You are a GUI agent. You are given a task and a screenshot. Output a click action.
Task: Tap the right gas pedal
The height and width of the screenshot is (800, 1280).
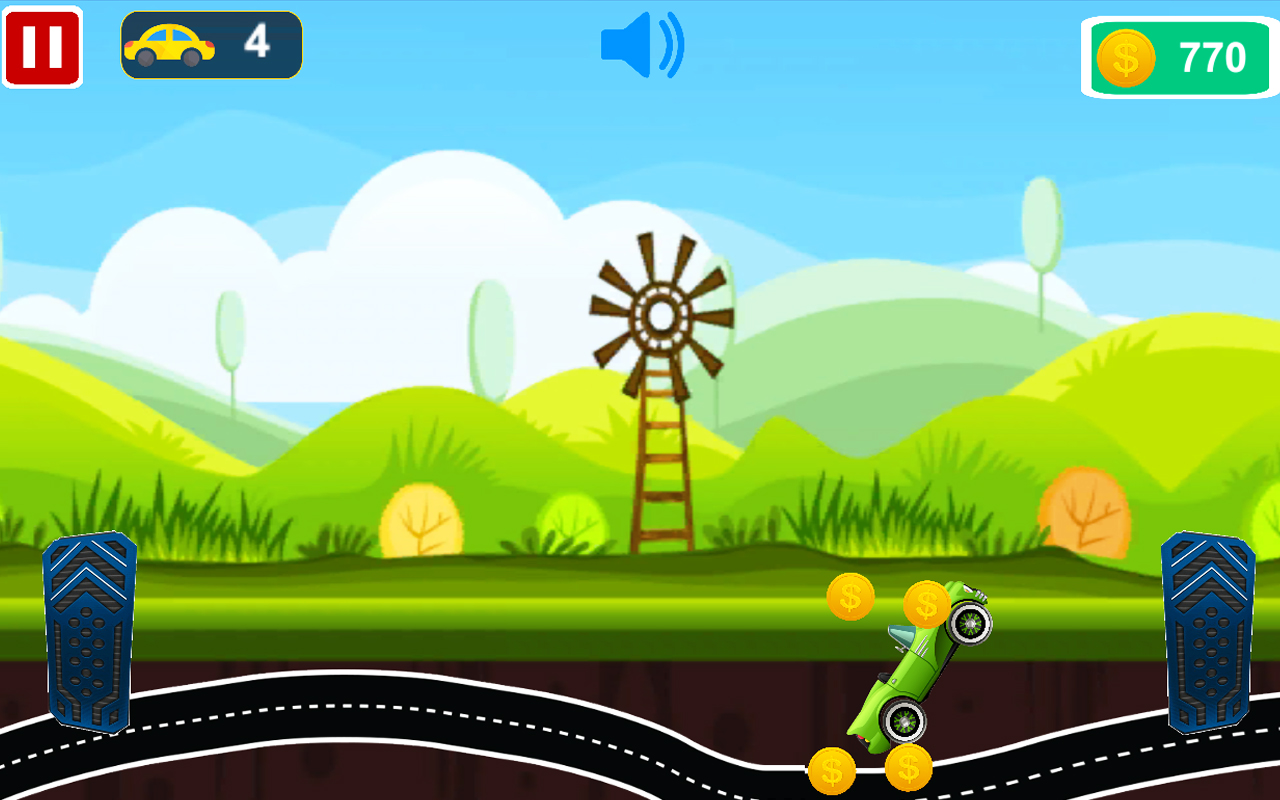pyautogui.click(x=1207, y=631)
